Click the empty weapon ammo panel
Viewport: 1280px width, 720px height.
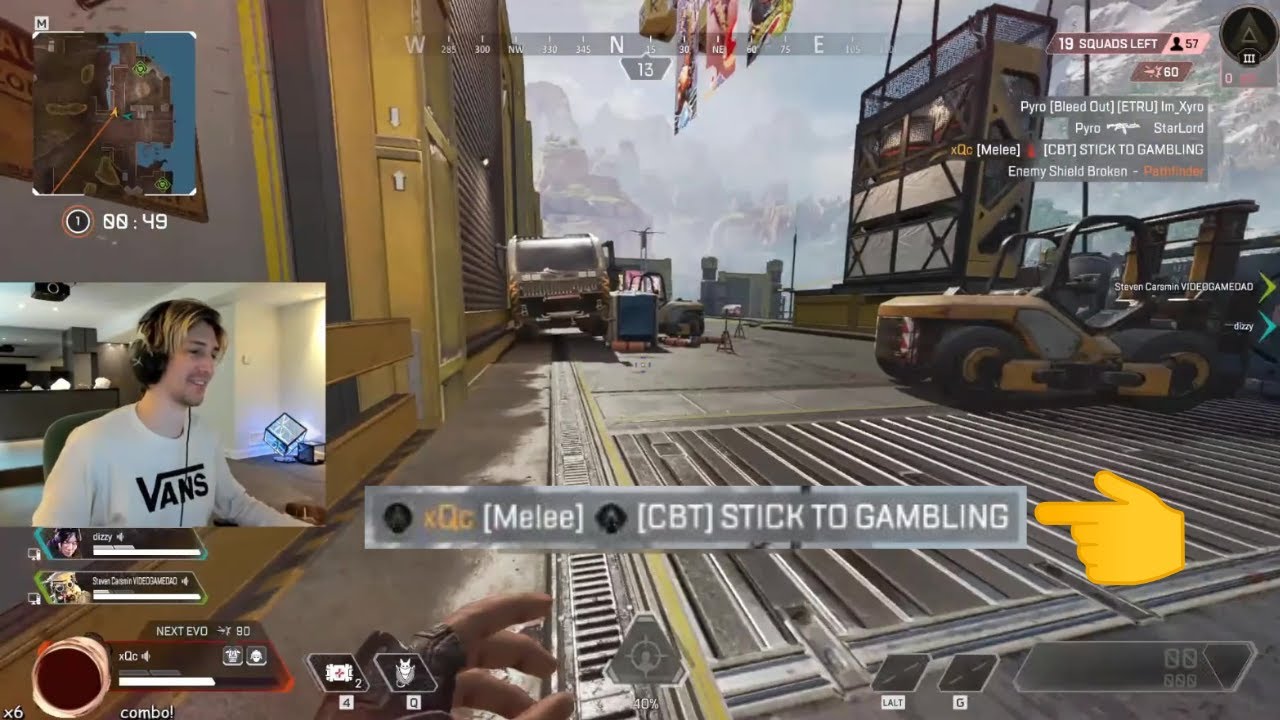tap(1134, 667)
